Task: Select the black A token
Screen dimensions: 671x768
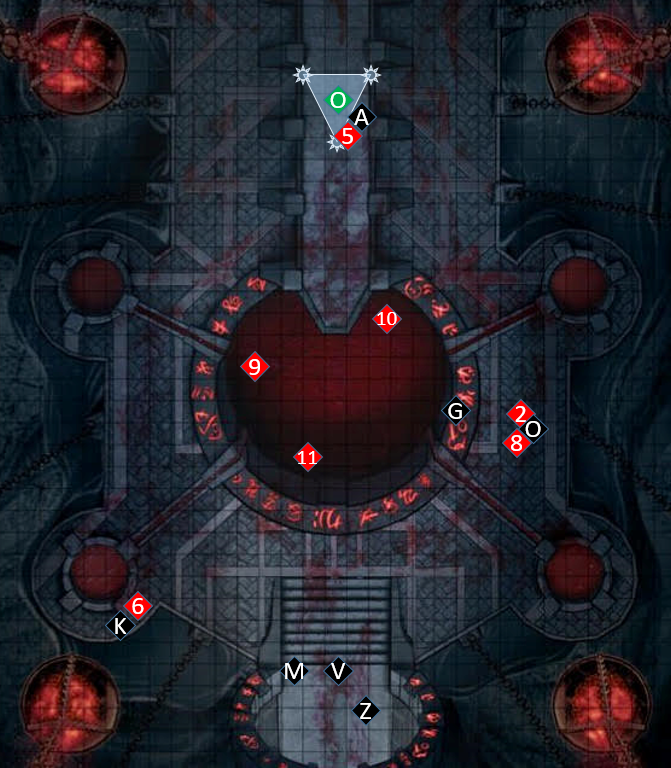Action: pos(361,118)
